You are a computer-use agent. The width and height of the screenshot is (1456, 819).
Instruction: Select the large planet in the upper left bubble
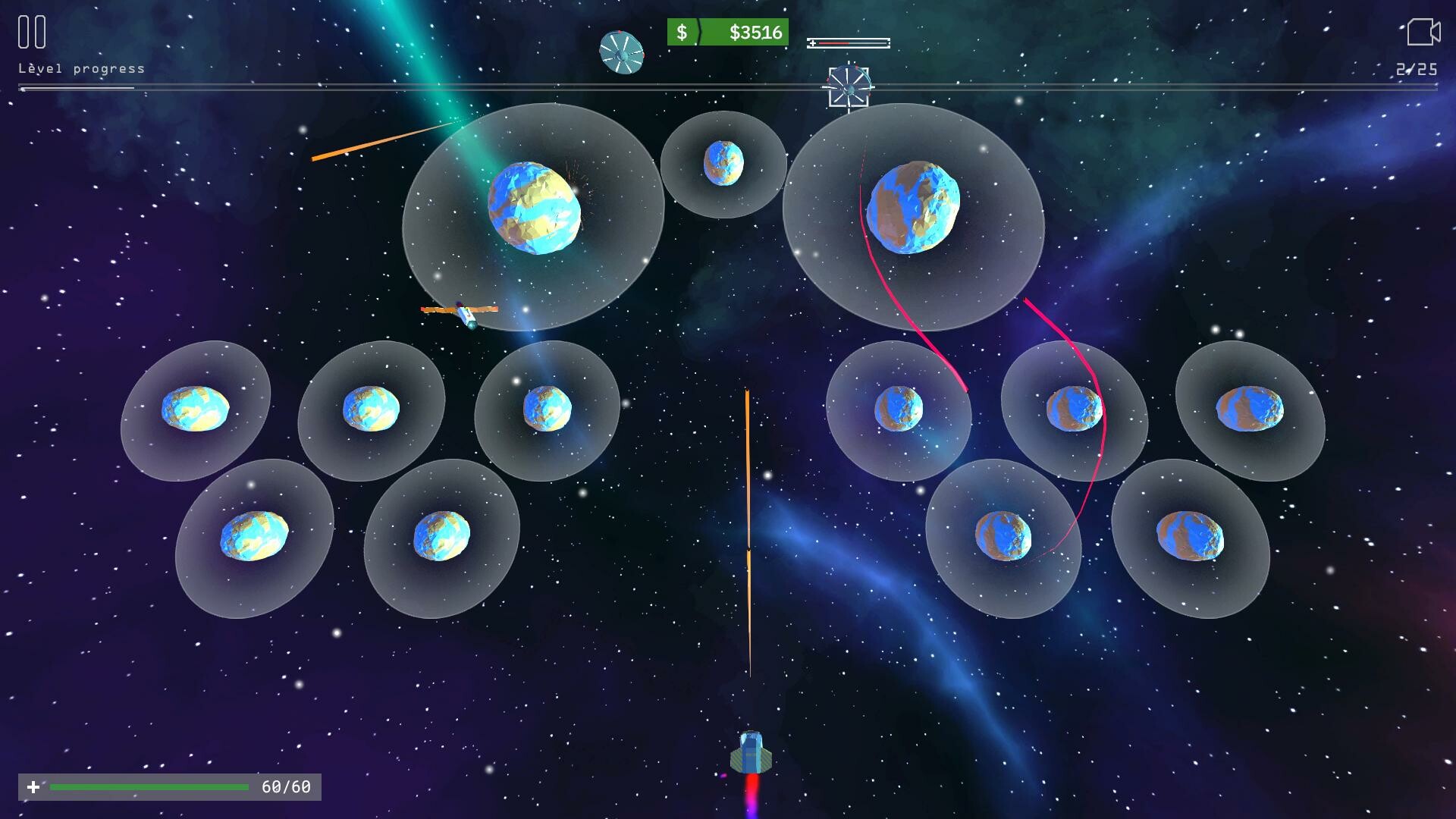[x=538, y=209]
